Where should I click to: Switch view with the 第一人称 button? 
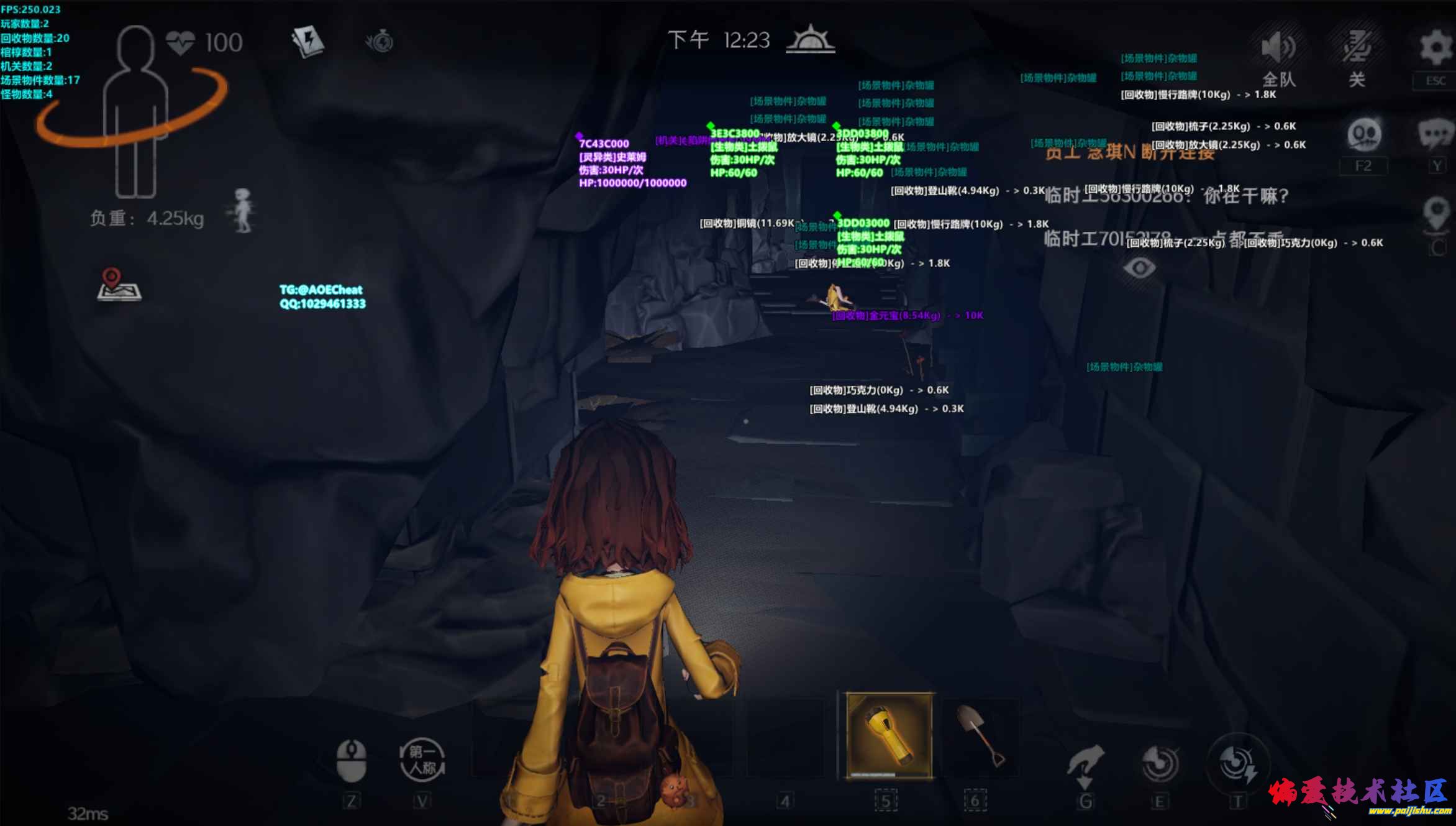[422, 760]
